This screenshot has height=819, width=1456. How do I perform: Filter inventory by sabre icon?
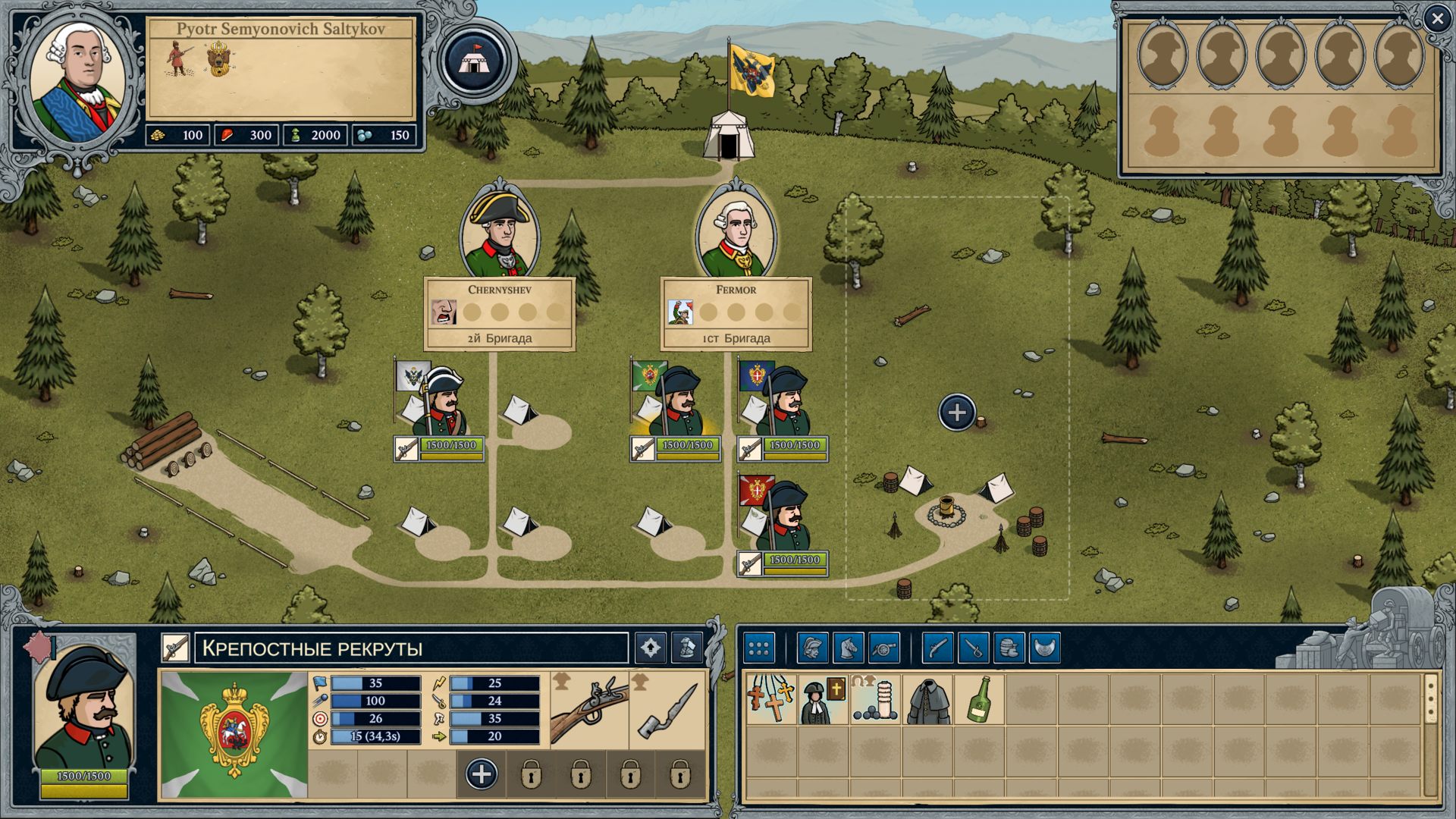tap(974, 648)
